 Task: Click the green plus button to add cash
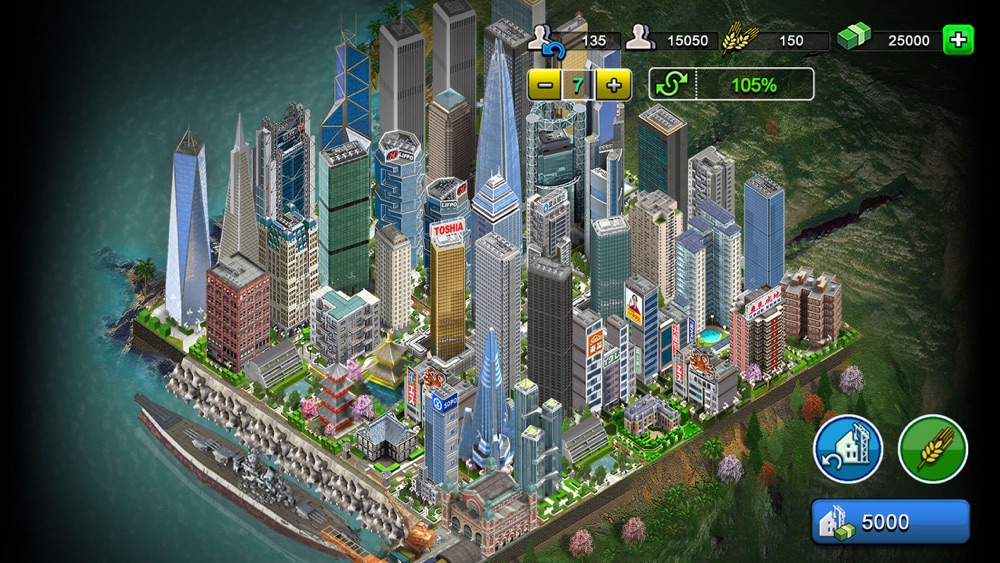(x=958, y=40)
